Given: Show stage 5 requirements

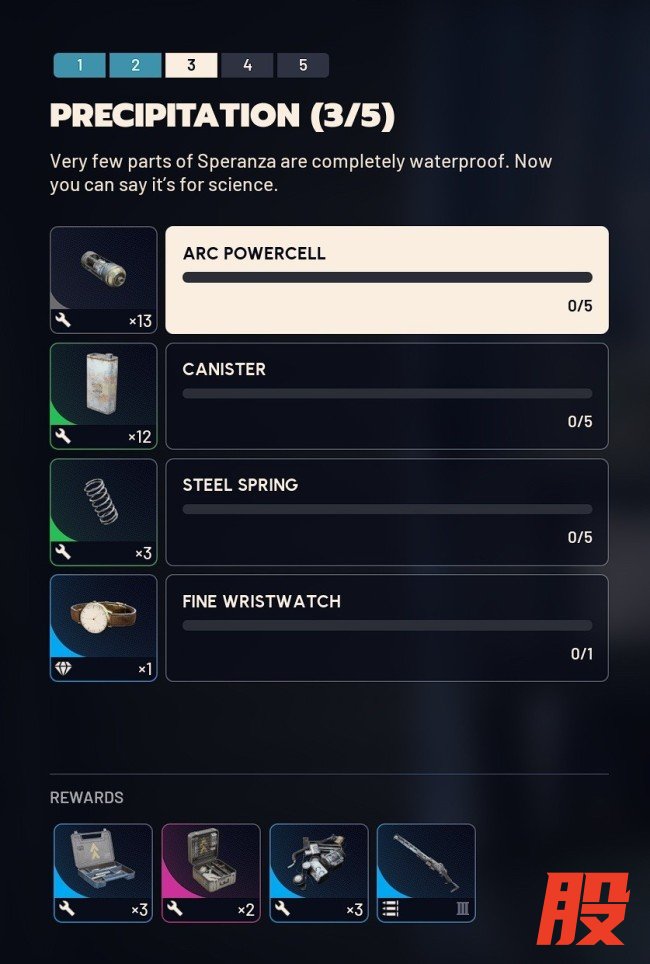Looking at the screenshot, I should (x=303, y=66).
